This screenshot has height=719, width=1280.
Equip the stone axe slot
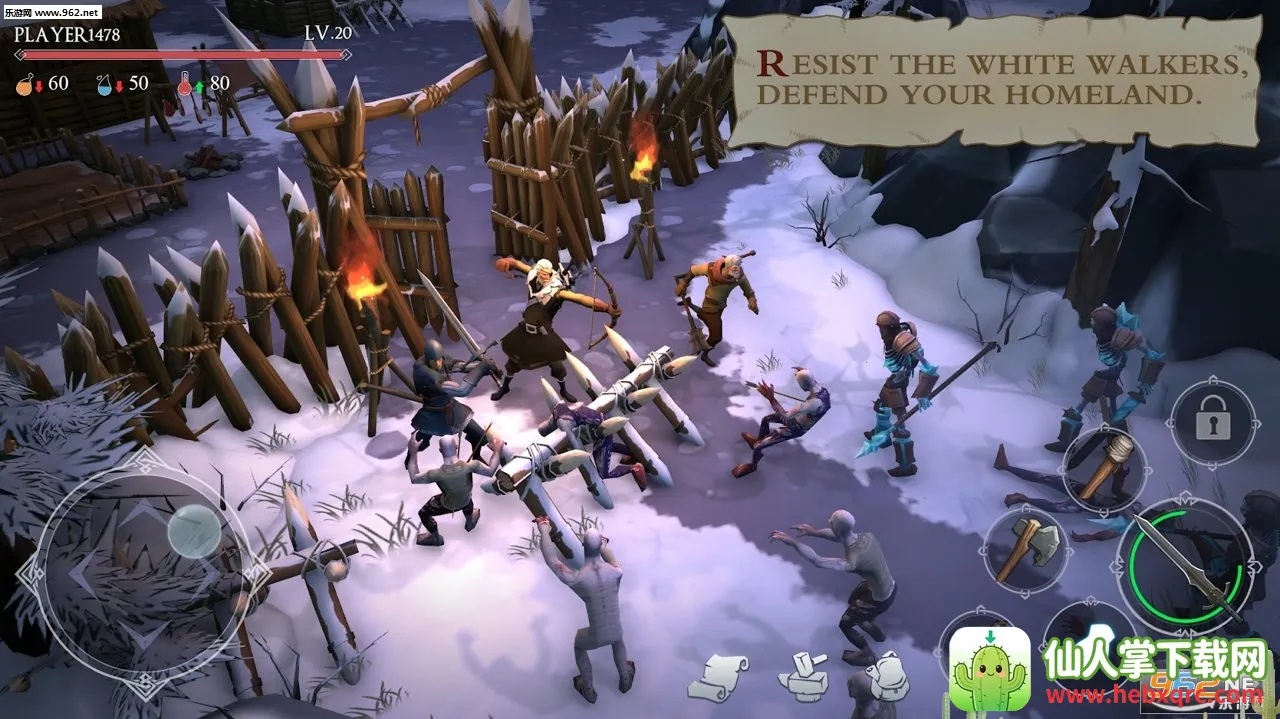coord(1027,548)
